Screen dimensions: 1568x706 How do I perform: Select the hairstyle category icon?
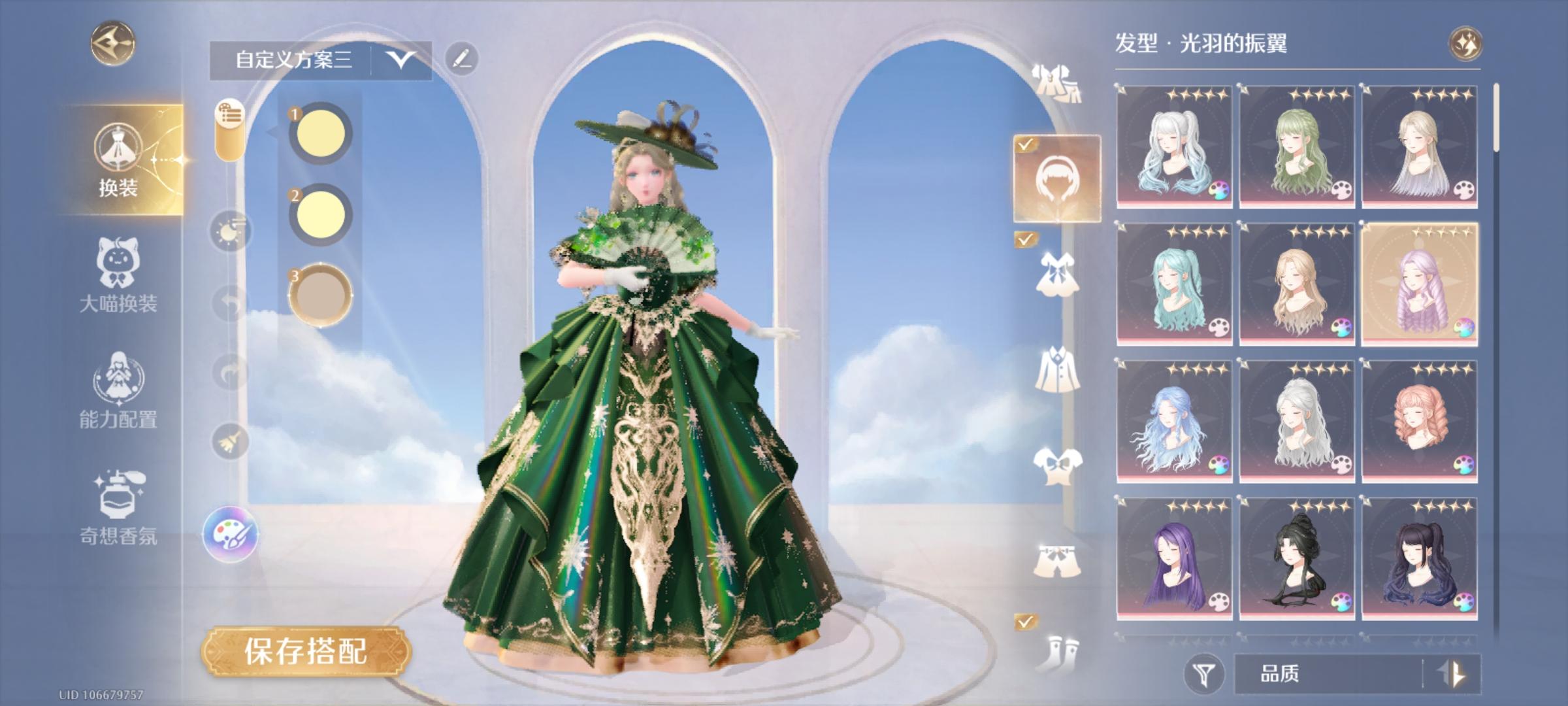coord(1057,178)
